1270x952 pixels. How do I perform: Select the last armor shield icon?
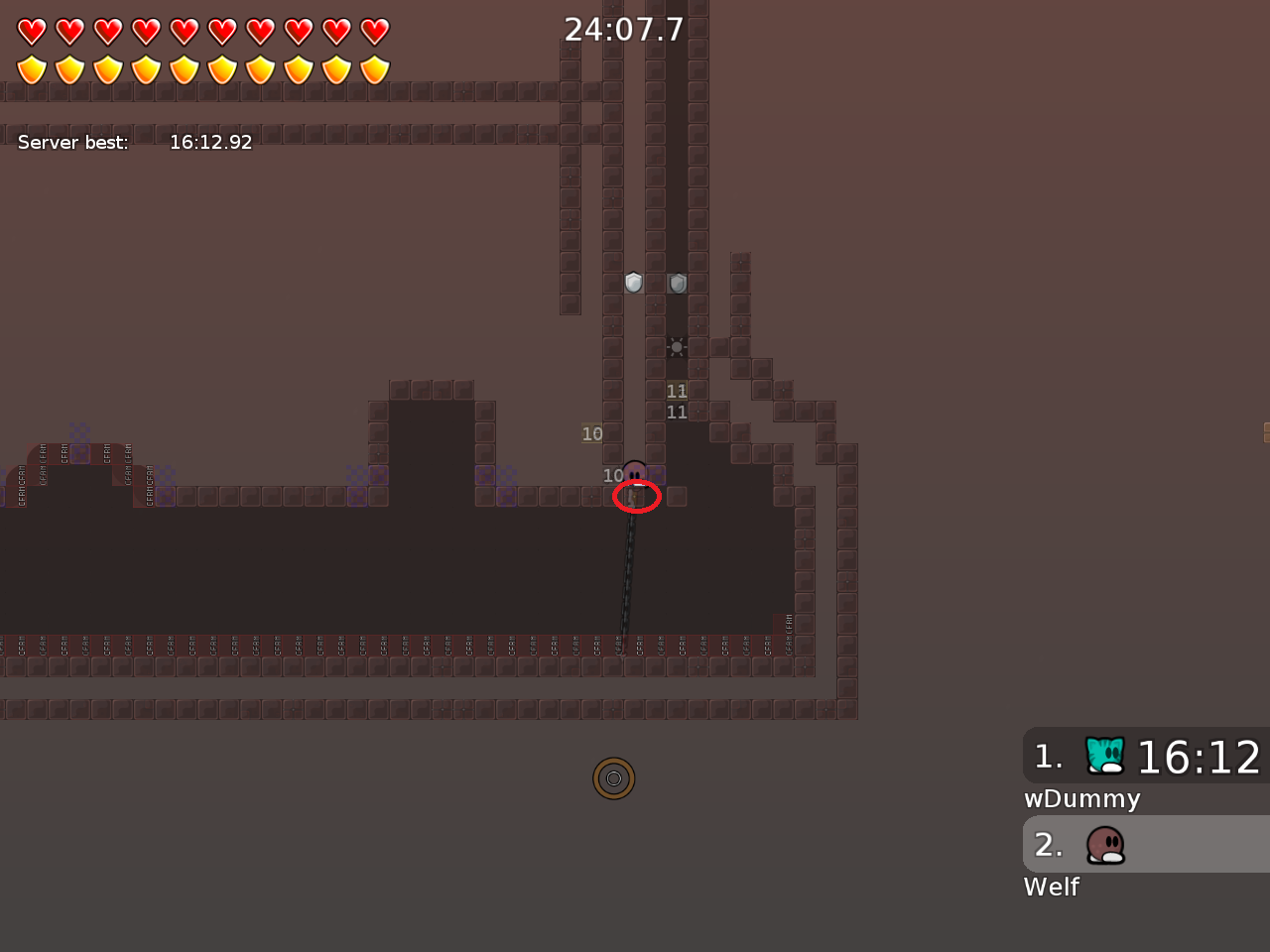(x=374, y=67)
